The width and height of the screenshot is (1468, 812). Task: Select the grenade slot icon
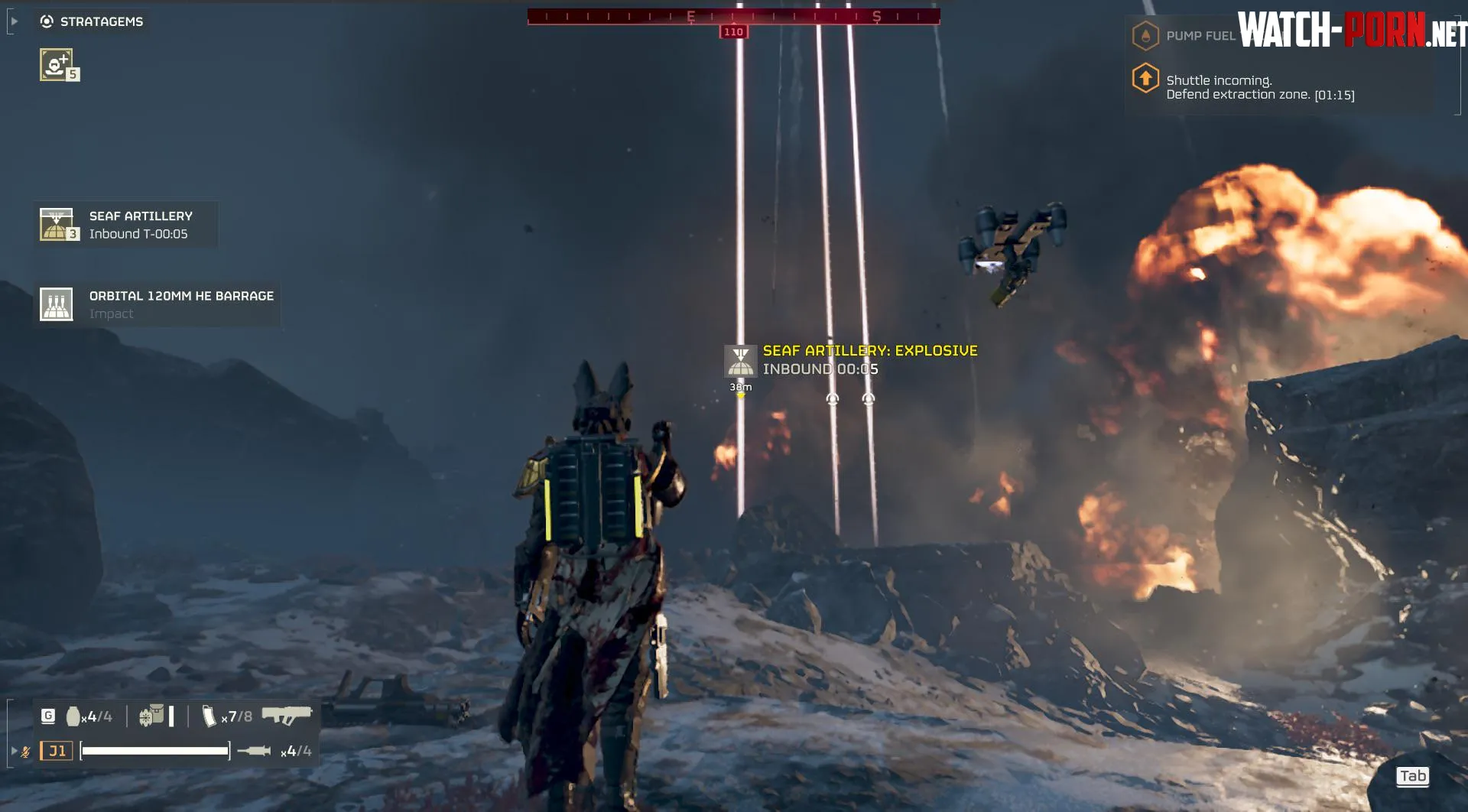click(73, 716)
